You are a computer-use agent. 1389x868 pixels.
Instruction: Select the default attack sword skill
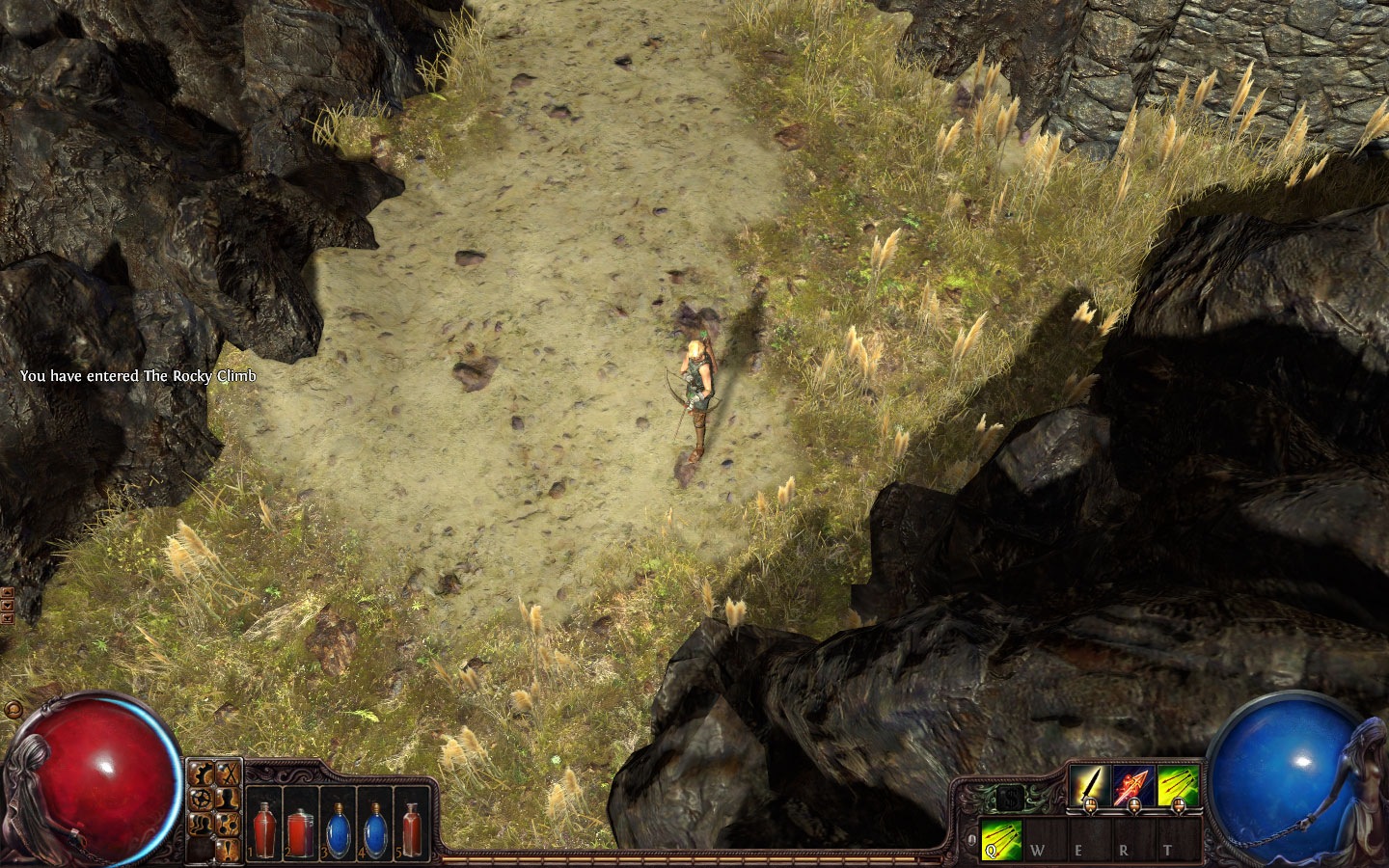(1089, 786)
